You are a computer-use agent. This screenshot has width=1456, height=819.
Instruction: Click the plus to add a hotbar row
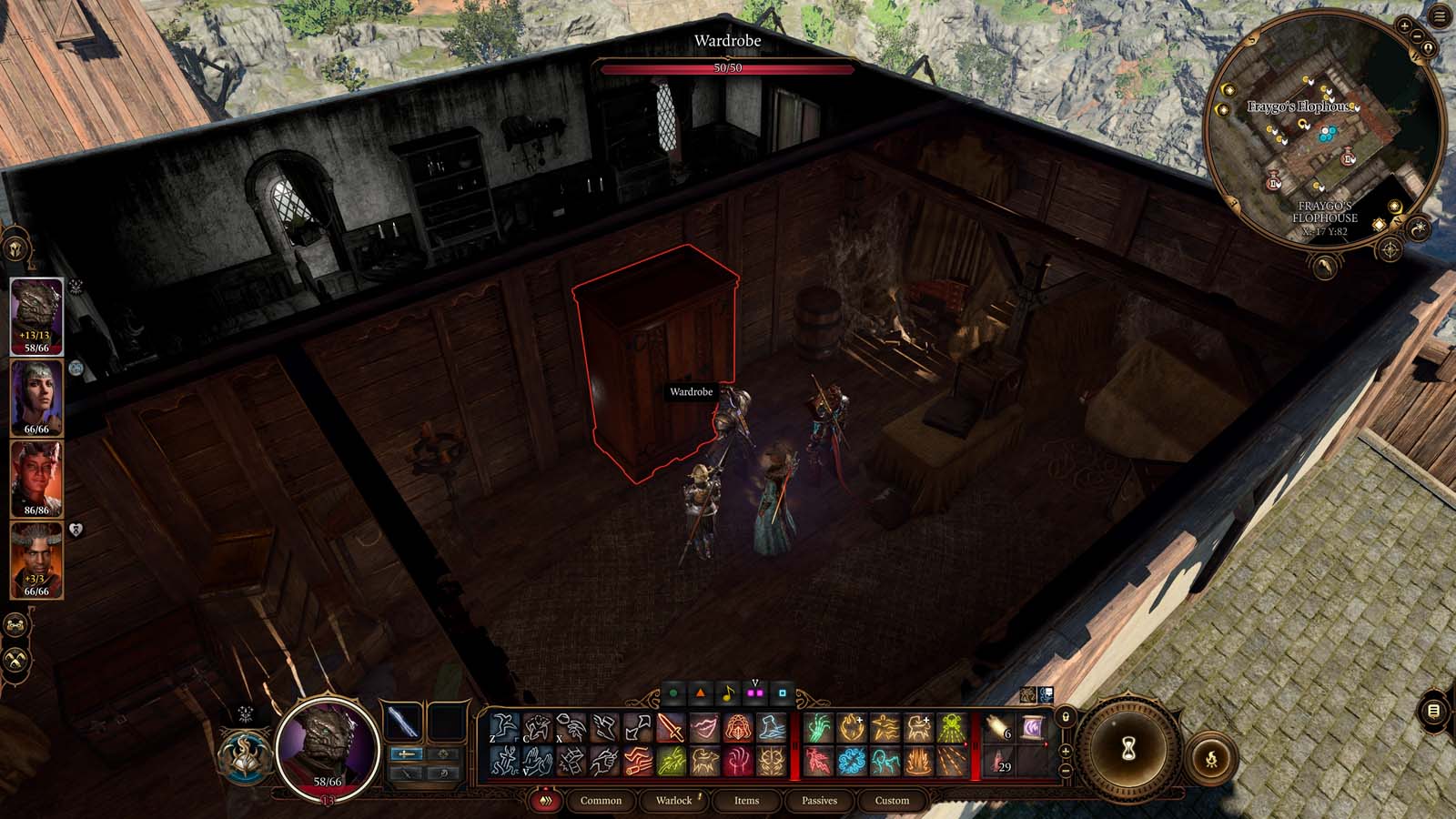pyautogui.click(x=1066, y=751)
